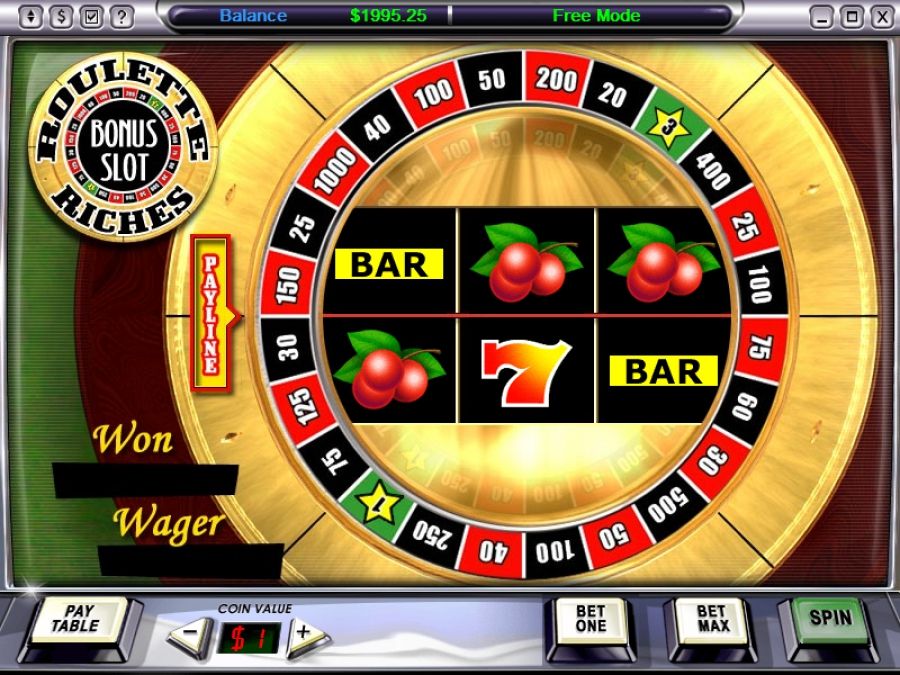Spin the reels
Image resolution: width=900 pixels, height=675 pixels.
(830, 620)
